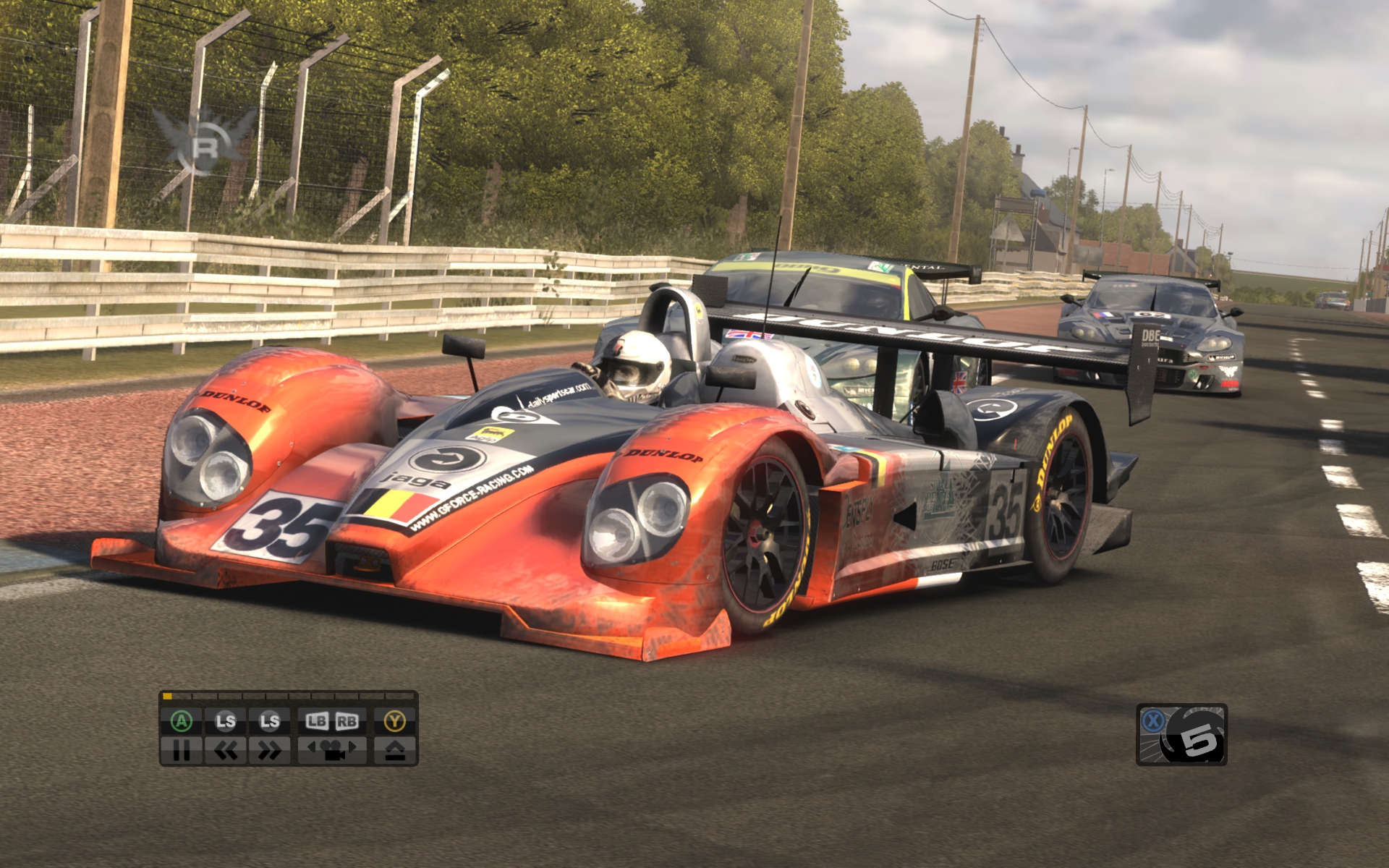Exit the replay with the eject button
The image size is (1389, 868).
point(395,751)
